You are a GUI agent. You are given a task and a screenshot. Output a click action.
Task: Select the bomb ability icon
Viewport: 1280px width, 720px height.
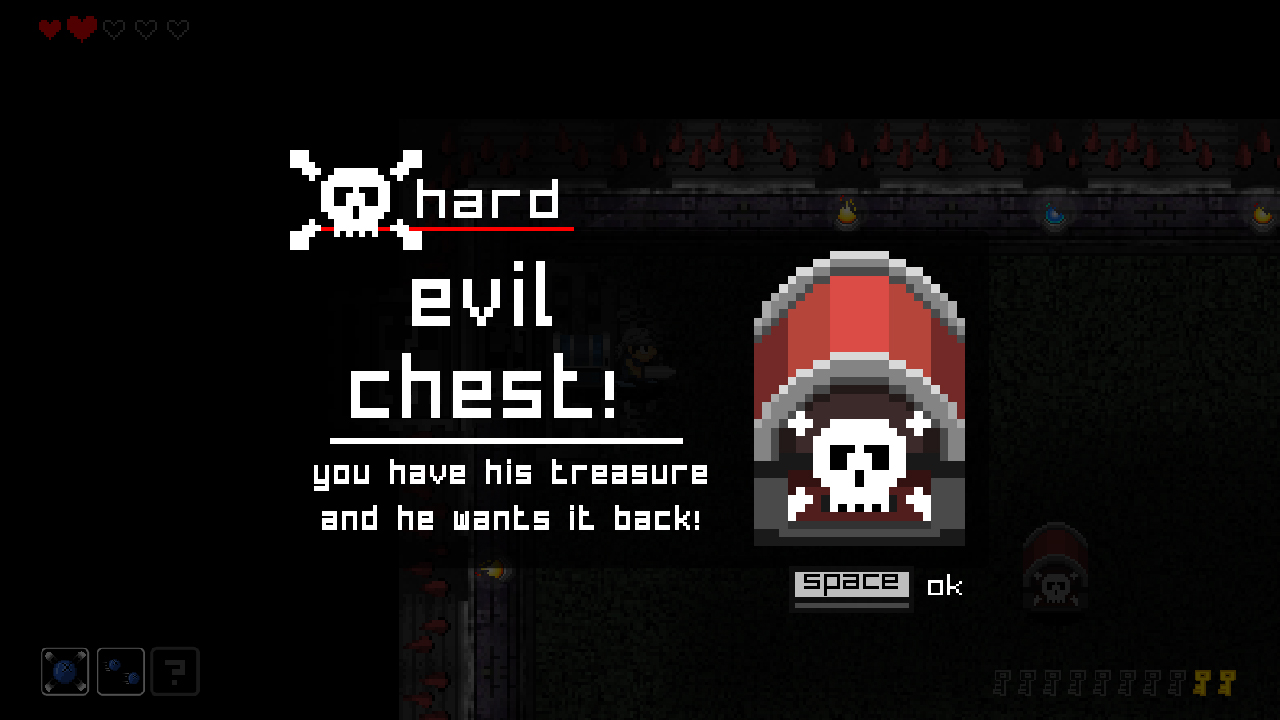click(x=64, y=671)
